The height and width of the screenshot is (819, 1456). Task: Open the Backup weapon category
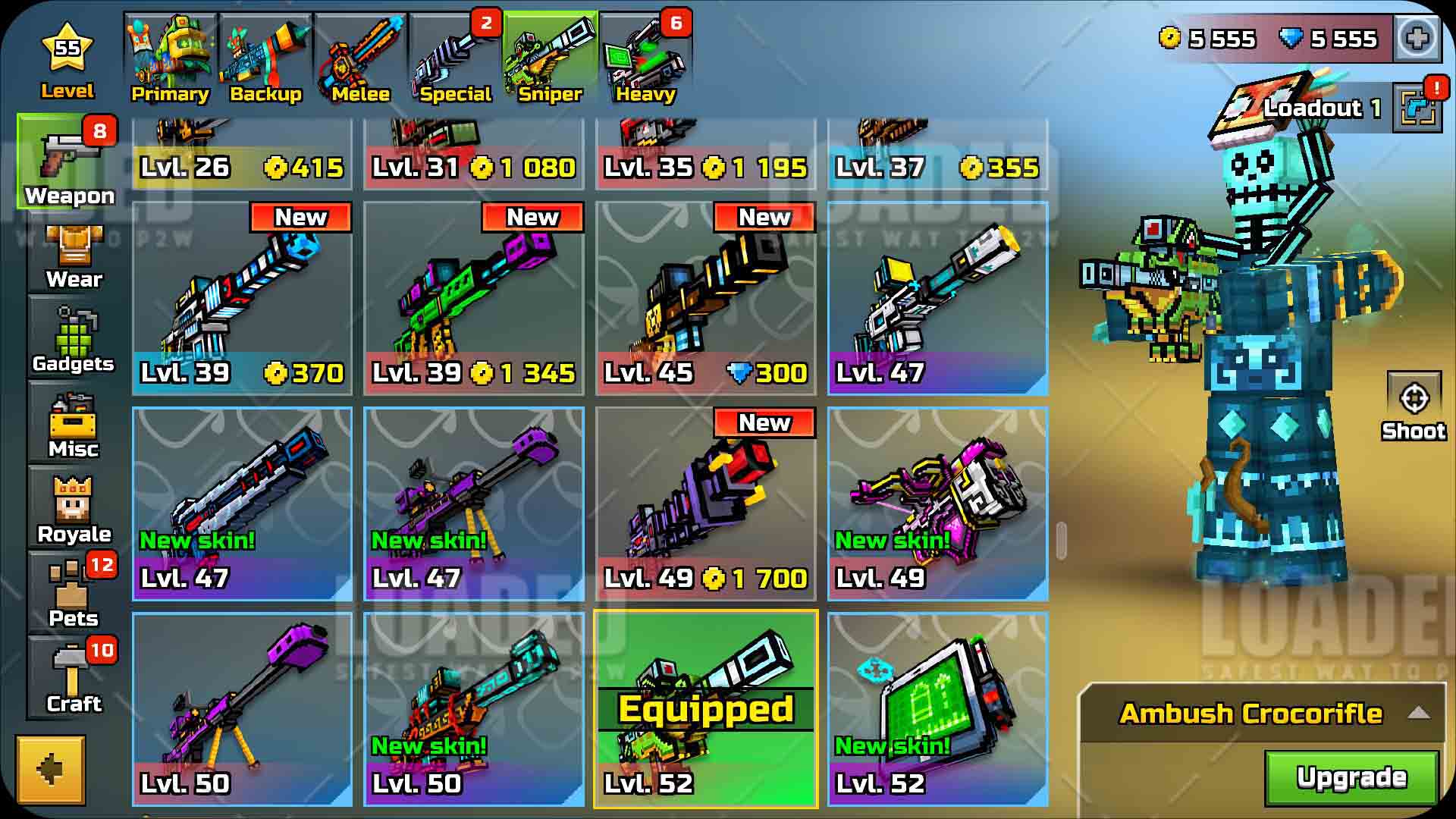coord(265,59)
